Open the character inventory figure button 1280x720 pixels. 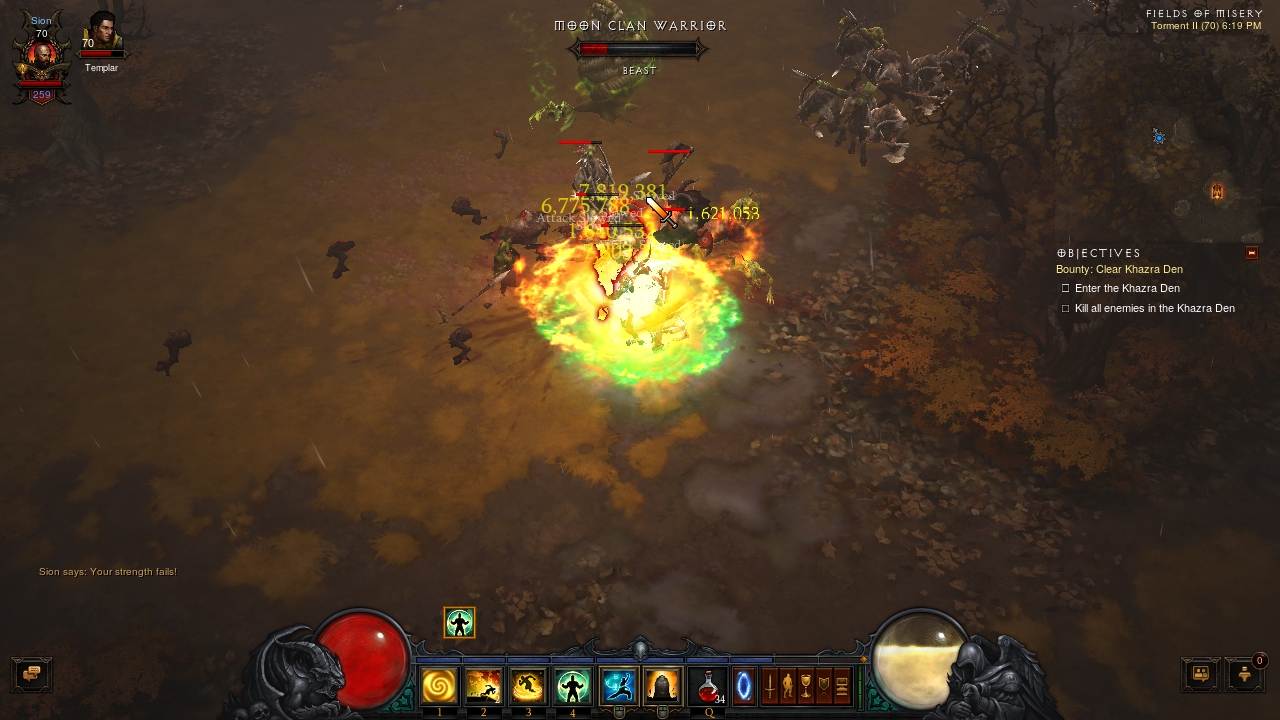tap(788, 687)
